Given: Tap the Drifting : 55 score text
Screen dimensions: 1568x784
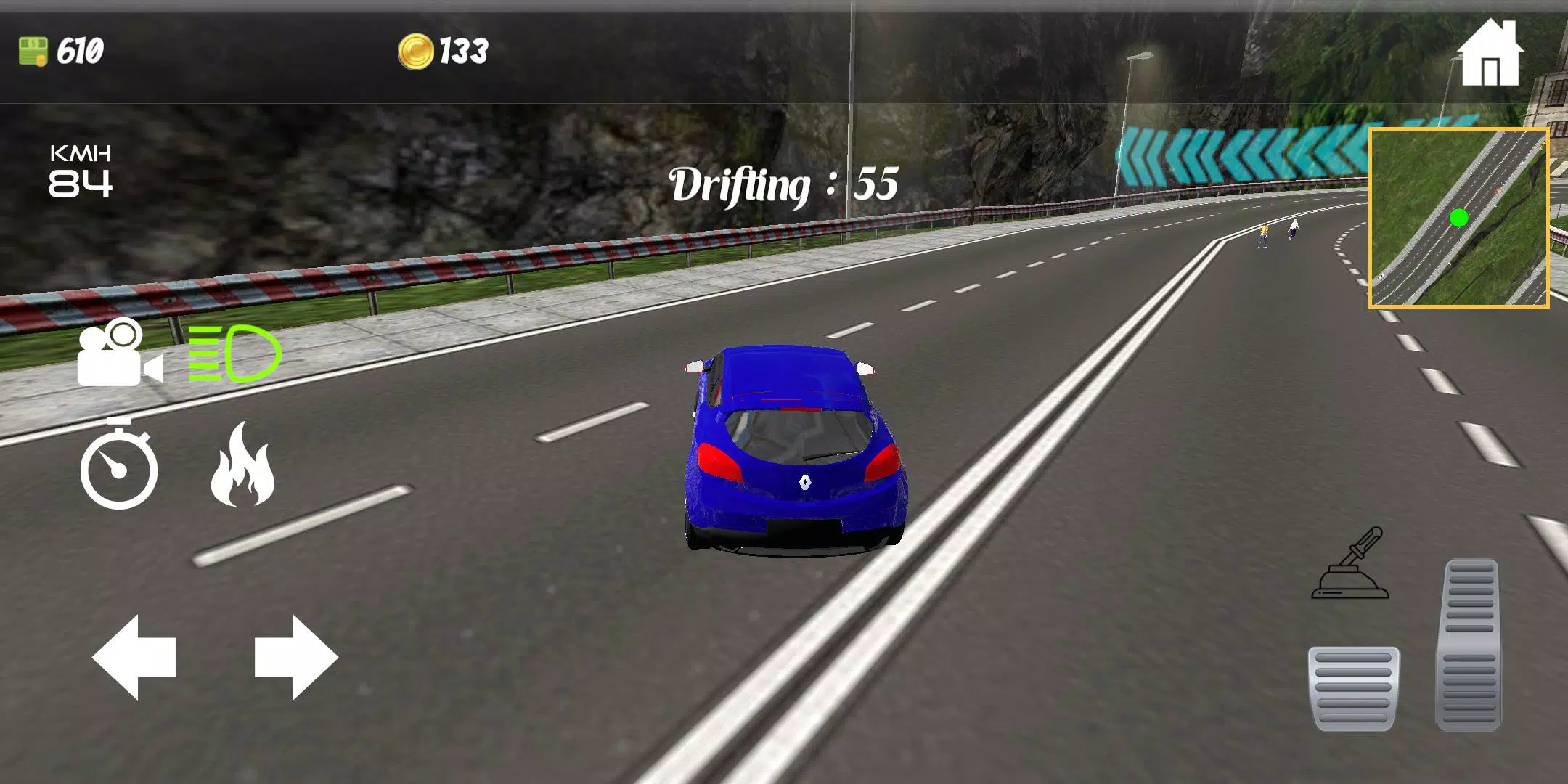Looking at the screenshot, I should coord(784,185).
